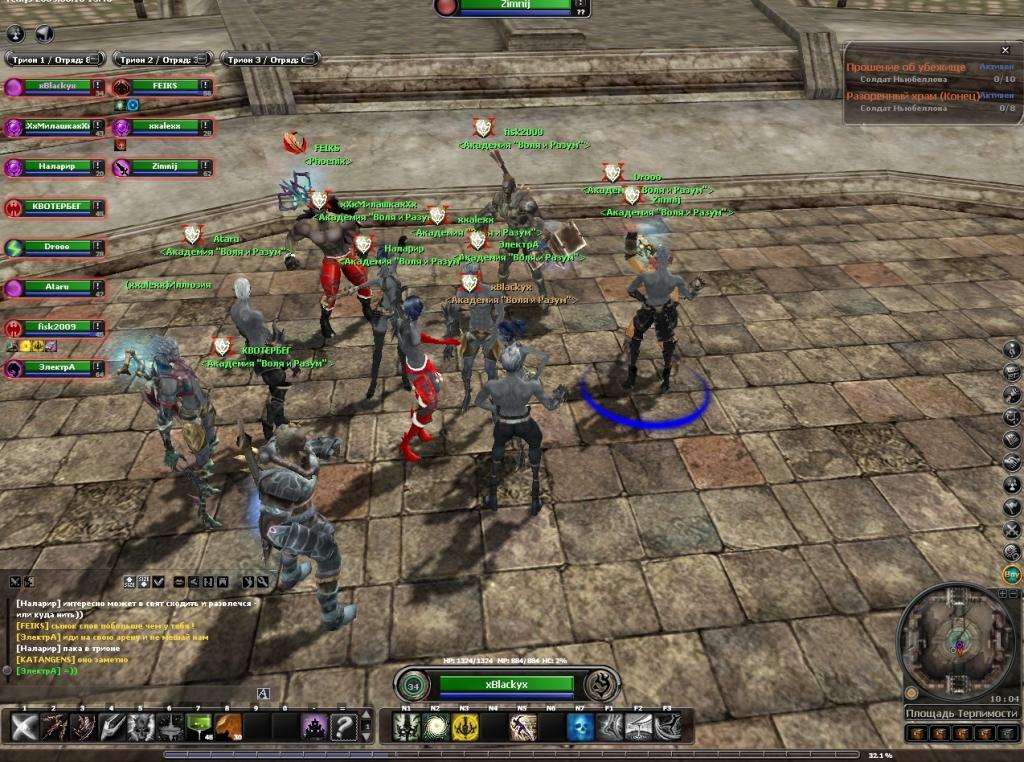
Task: Select the Разоренный храм quest entry
Action: (912, 96)
